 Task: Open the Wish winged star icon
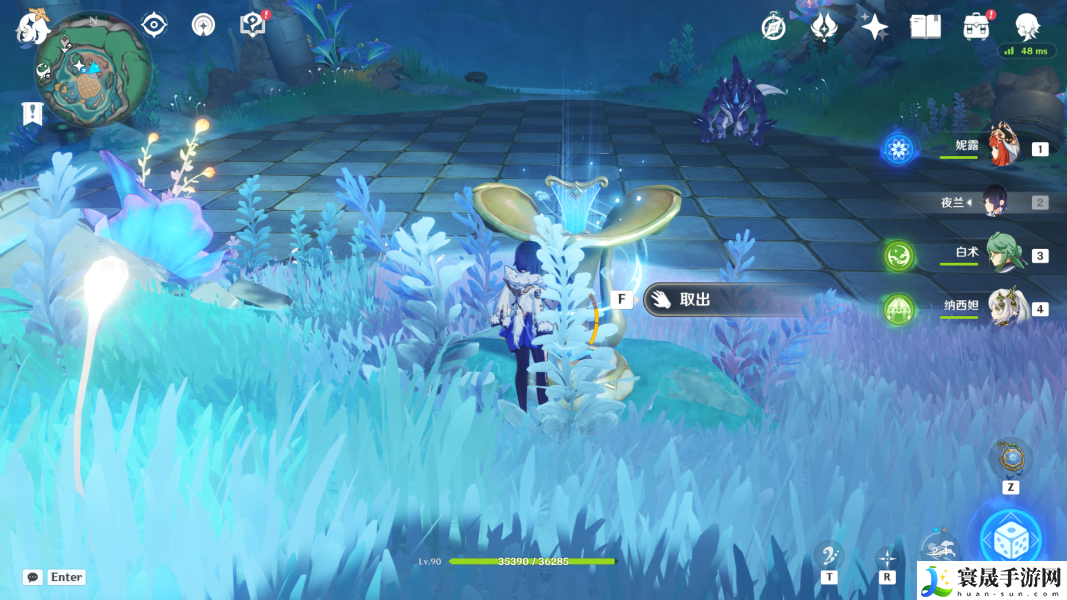pos(824,27)
